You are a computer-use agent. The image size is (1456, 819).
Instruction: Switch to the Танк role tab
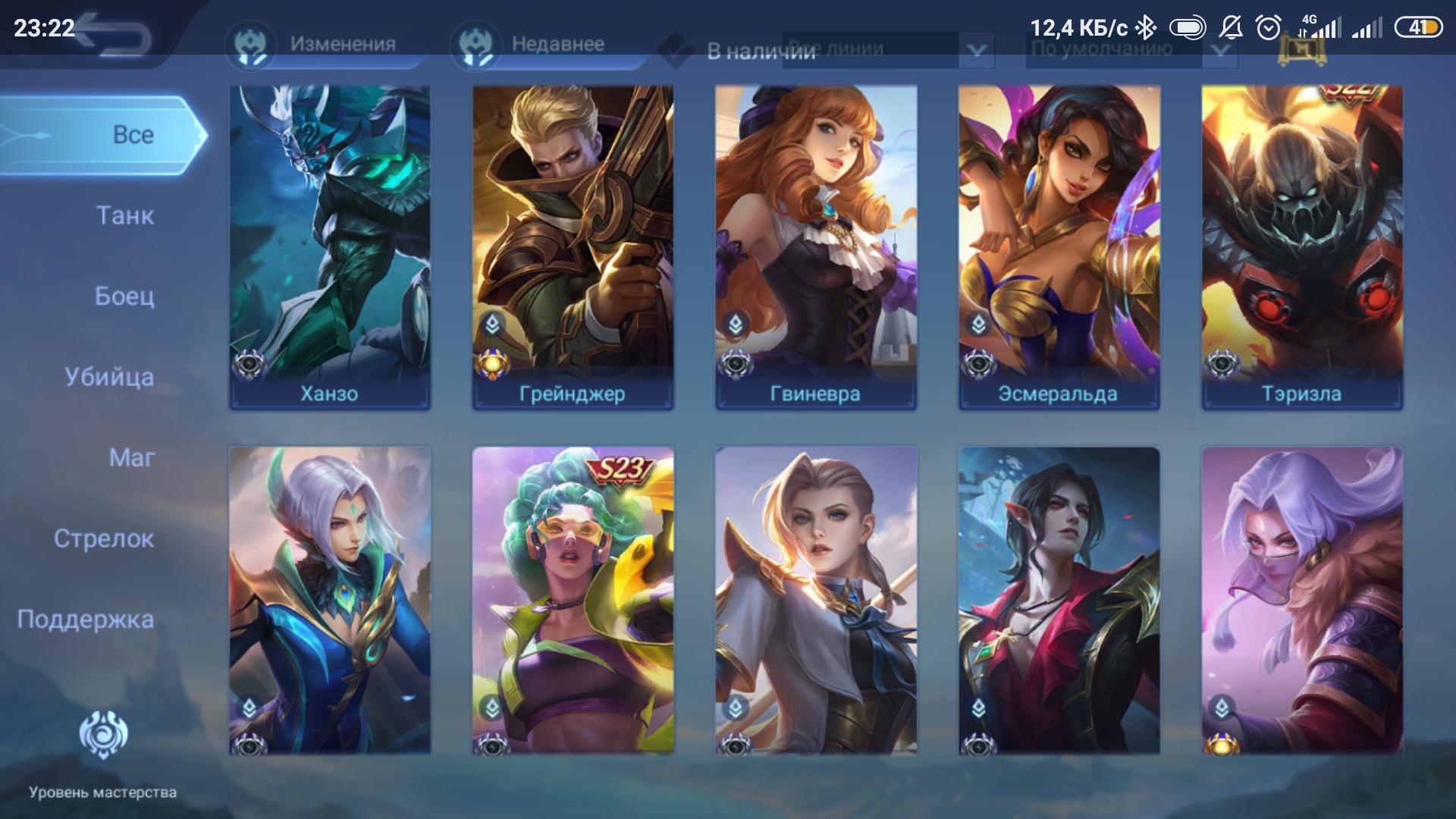click(125, 216)
